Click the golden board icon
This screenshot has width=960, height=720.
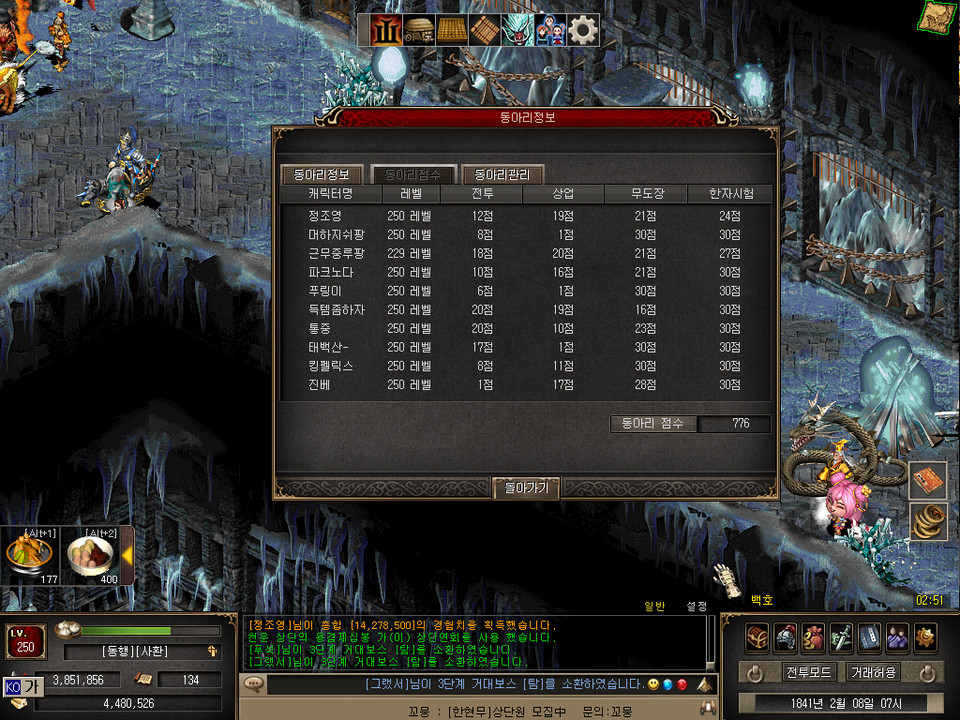click(452, 31)
